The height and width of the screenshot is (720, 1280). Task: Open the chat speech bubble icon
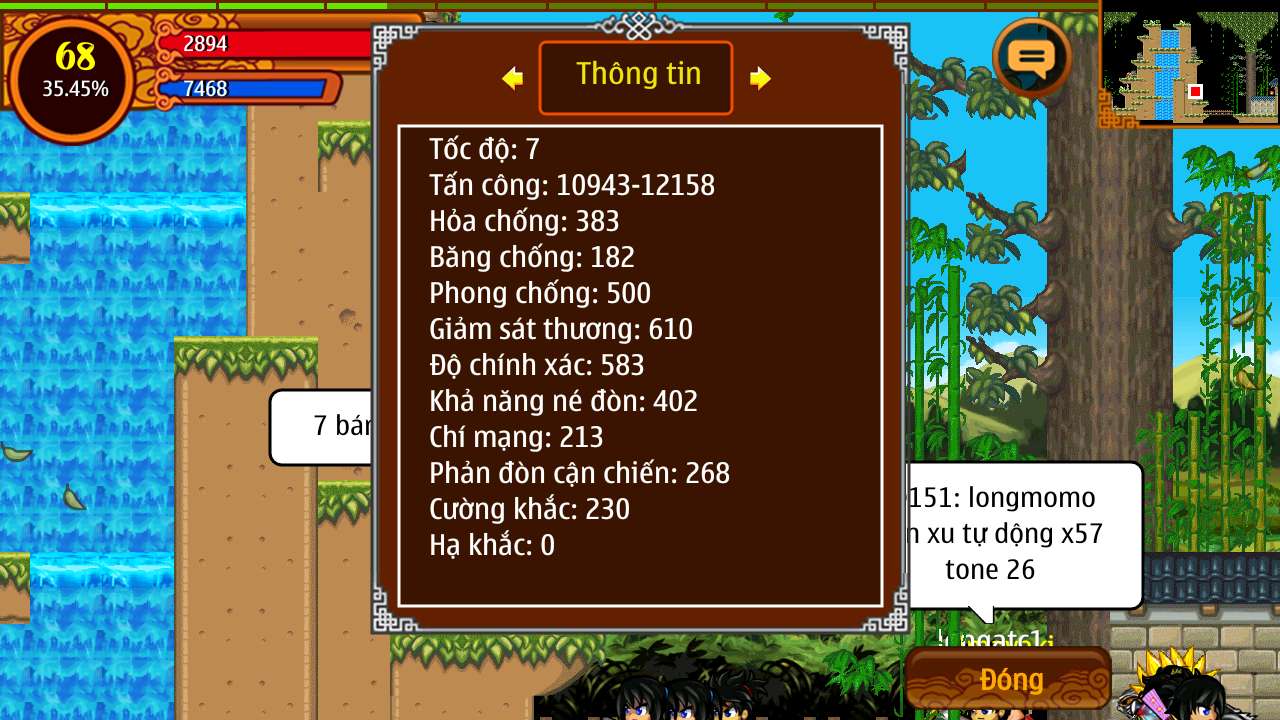click(1031, 56)
